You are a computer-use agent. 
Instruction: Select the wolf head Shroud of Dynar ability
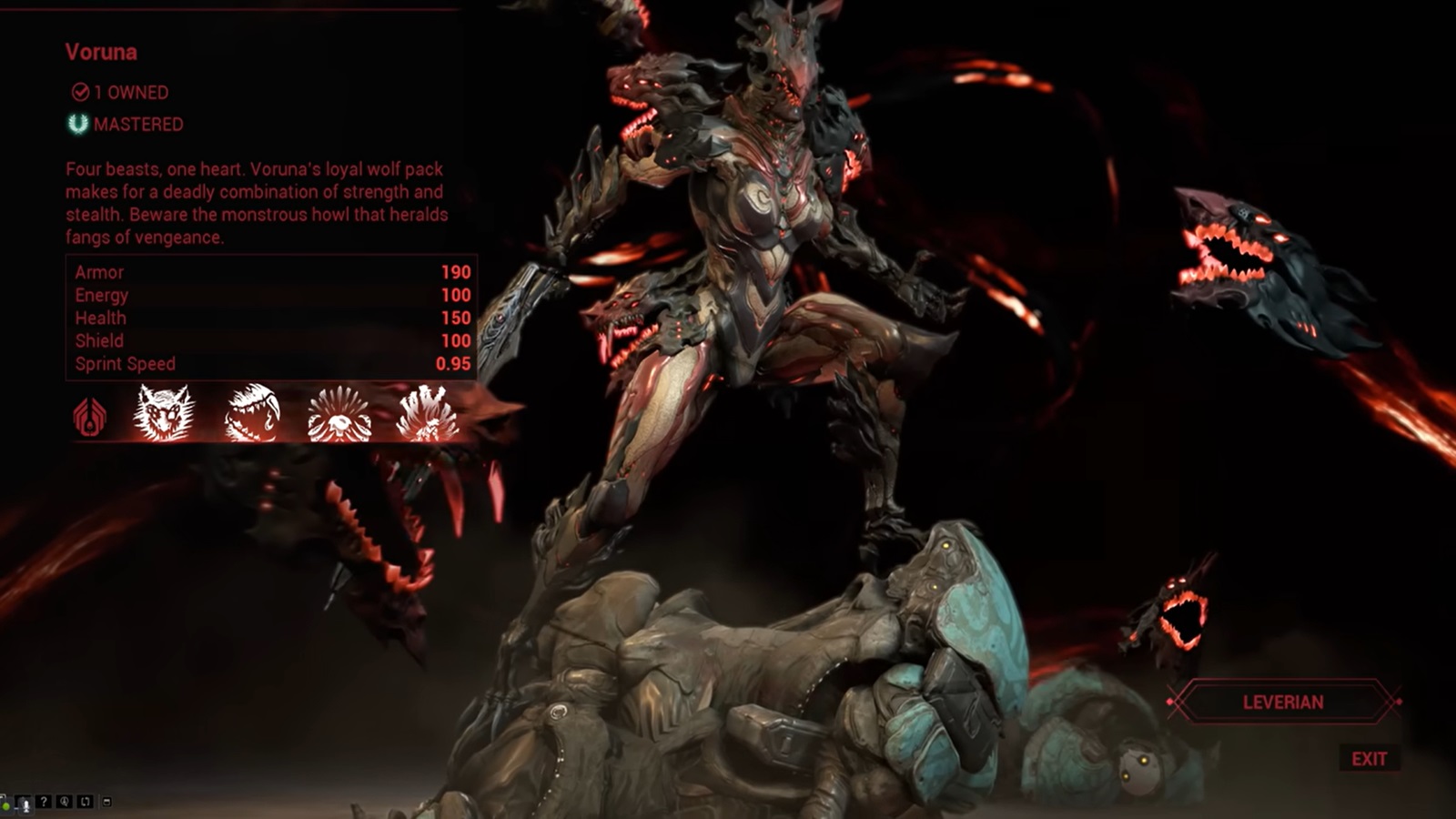pyautogui.click(x=165, y=414)
